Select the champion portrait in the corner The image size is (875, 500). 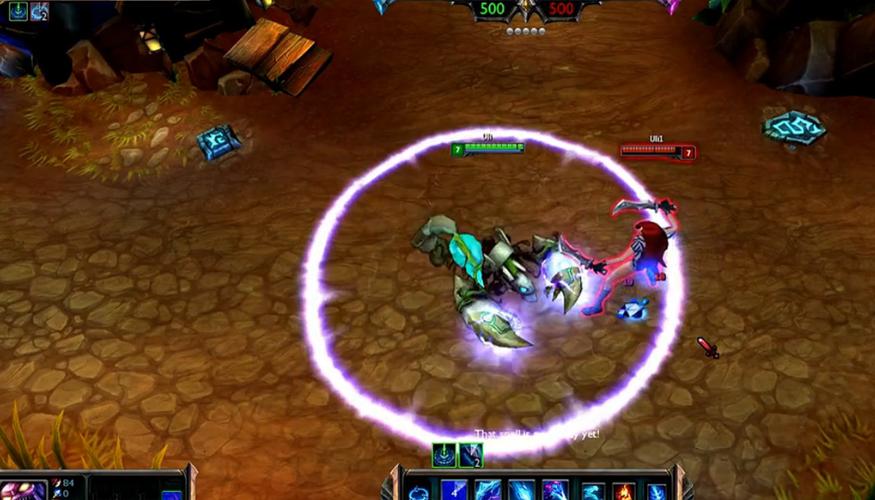click(x=23, y=488)
